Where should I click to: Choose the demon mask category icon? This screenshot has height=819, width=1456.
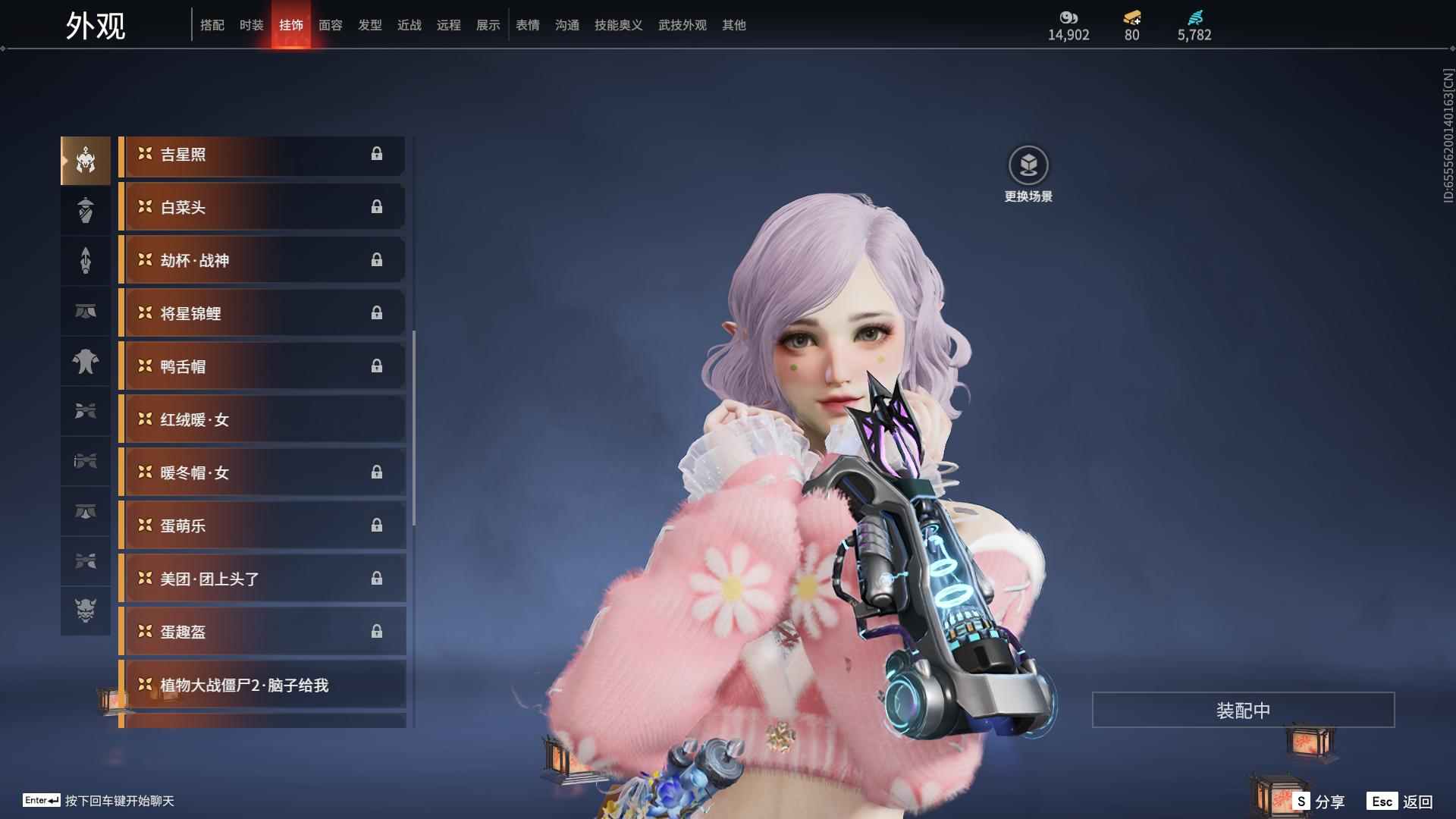click(x=86, y=610)
